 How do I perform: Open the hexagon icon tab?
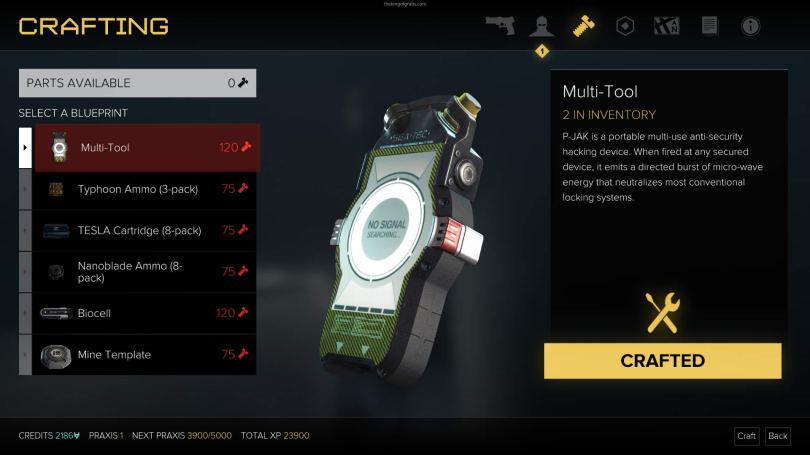pos(625,26)
